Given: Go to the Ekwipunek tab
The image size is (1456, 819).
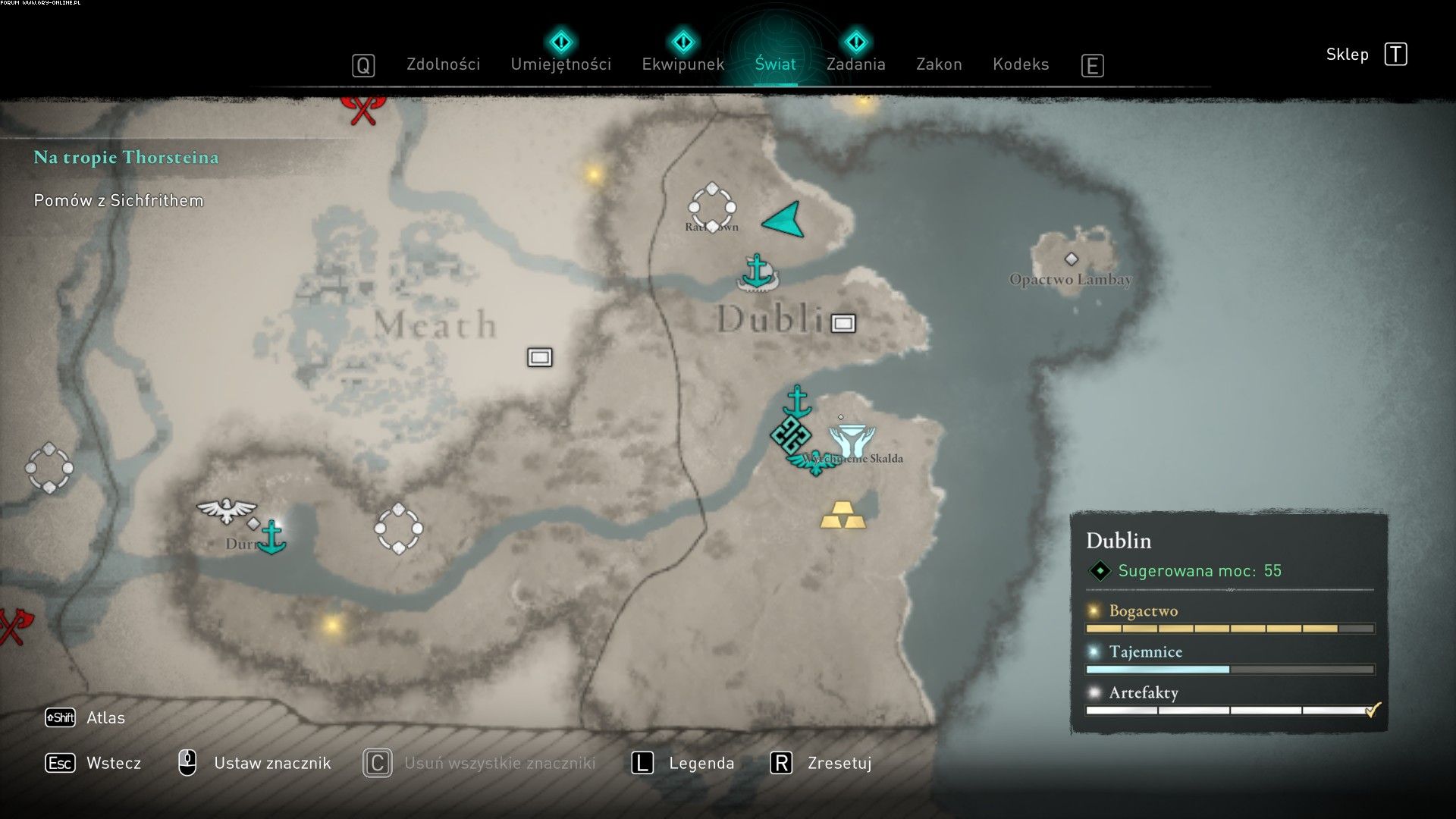Looking at the screenshot, I should click(682, 64).
